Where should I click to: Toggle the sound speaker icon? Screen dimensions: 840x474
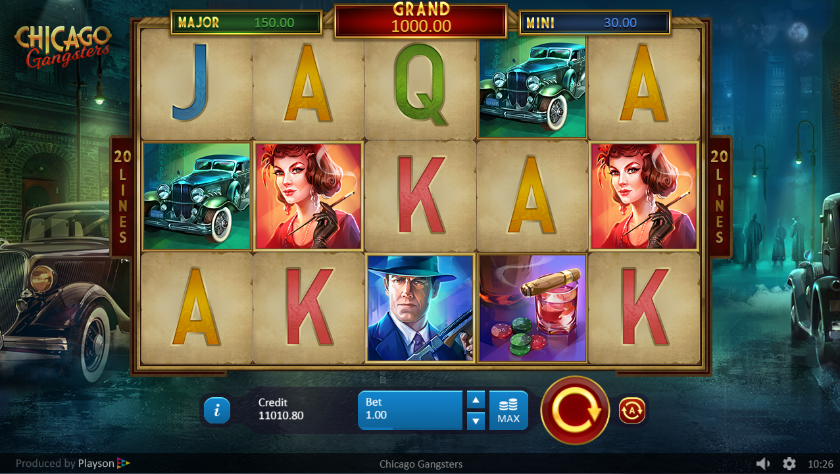point(763,464)
